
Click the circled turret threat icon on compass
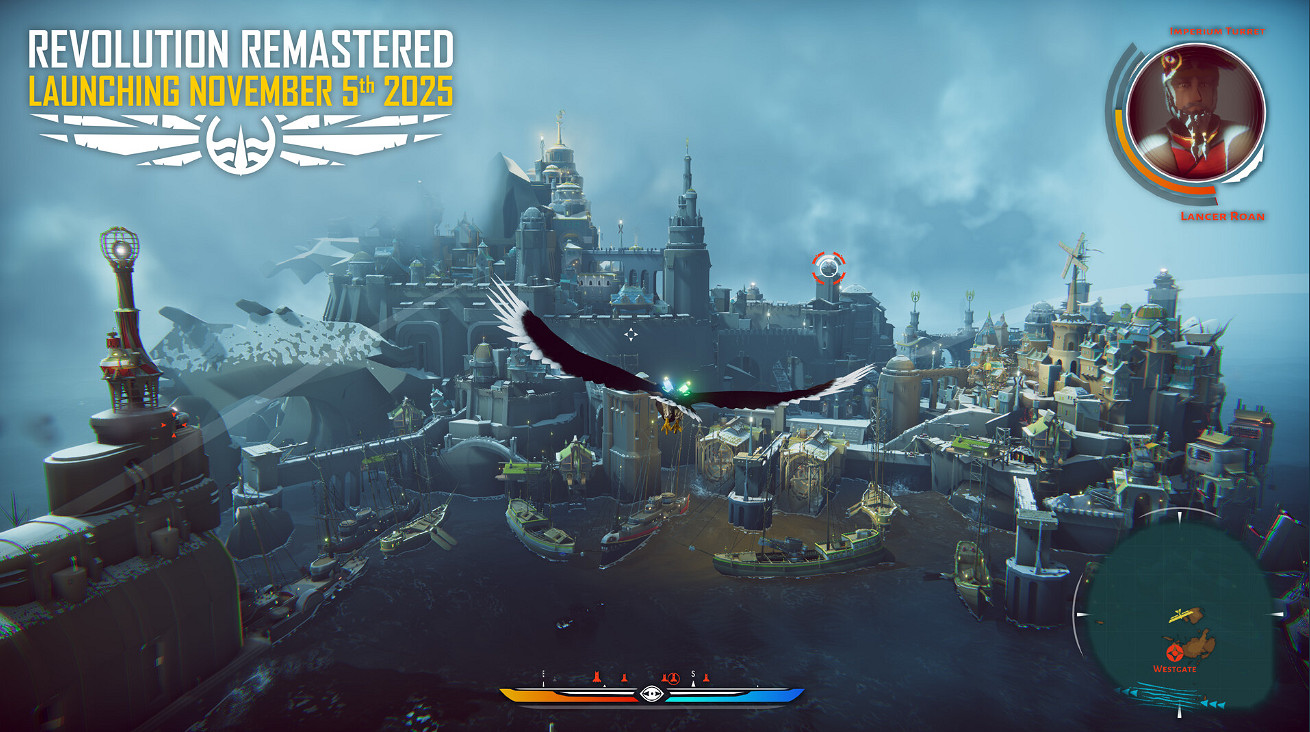[674, 678]
